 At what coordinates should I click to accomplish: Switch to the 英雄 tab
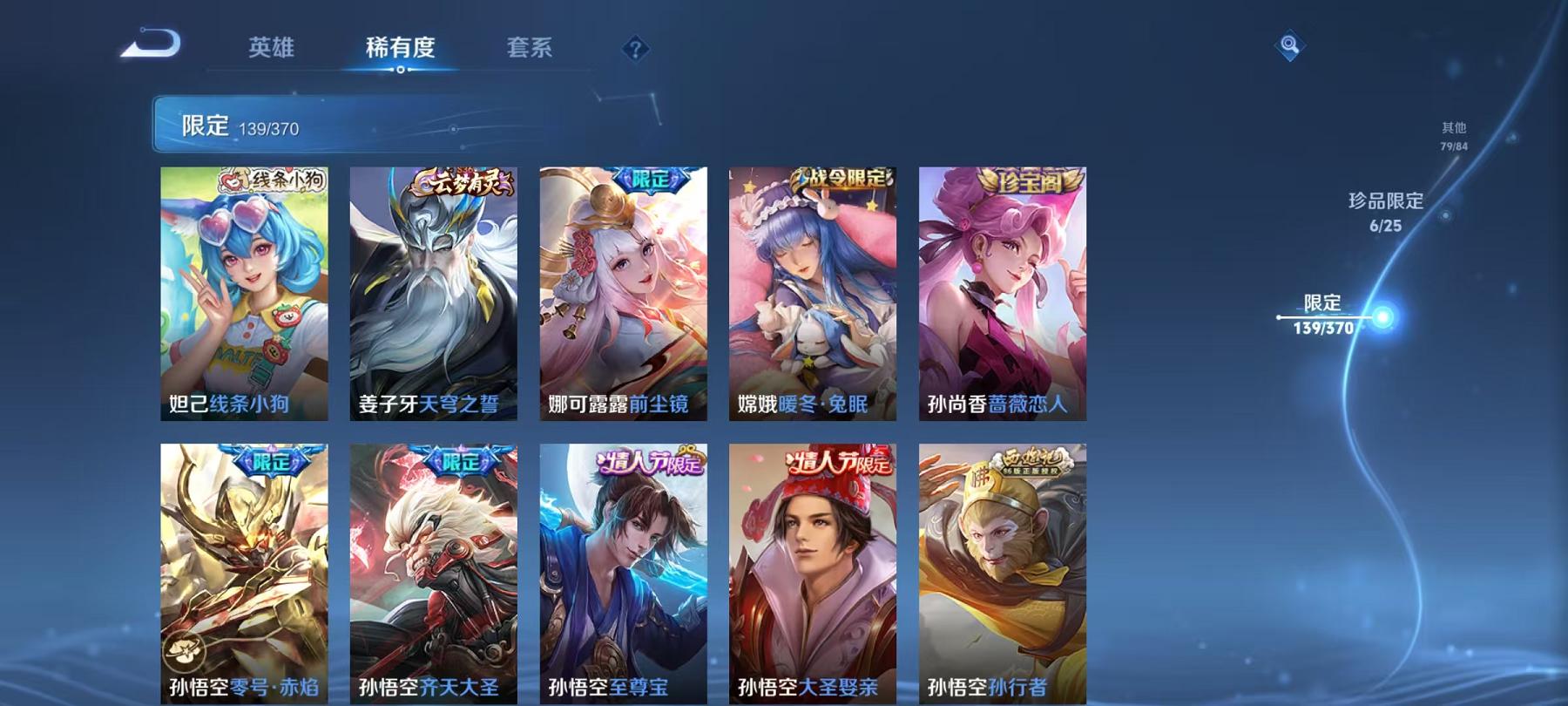click(x=272, y=49)
